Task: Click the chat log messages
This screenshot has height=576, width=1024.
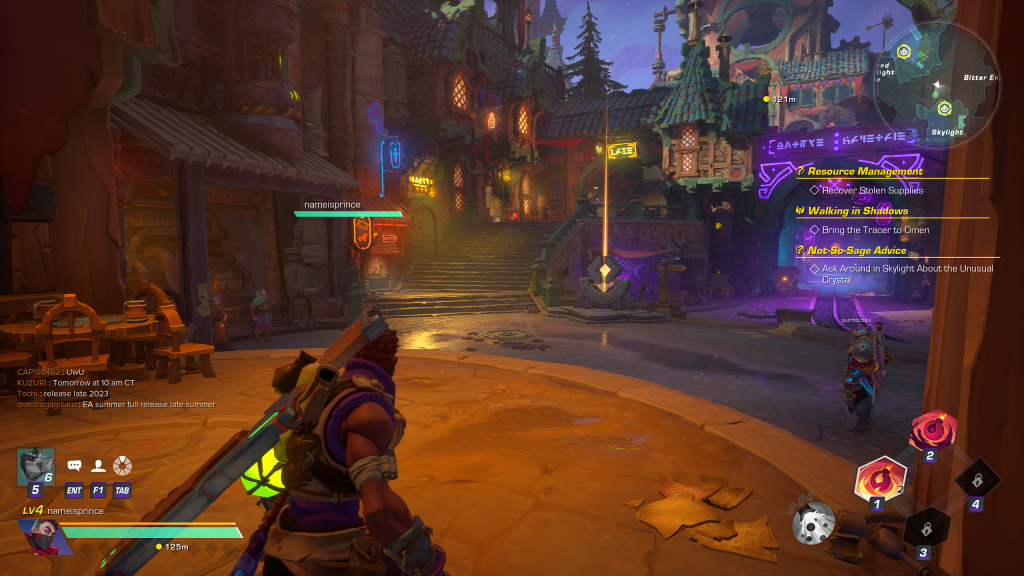Action: pyautogui.click(x=115, y=388)
